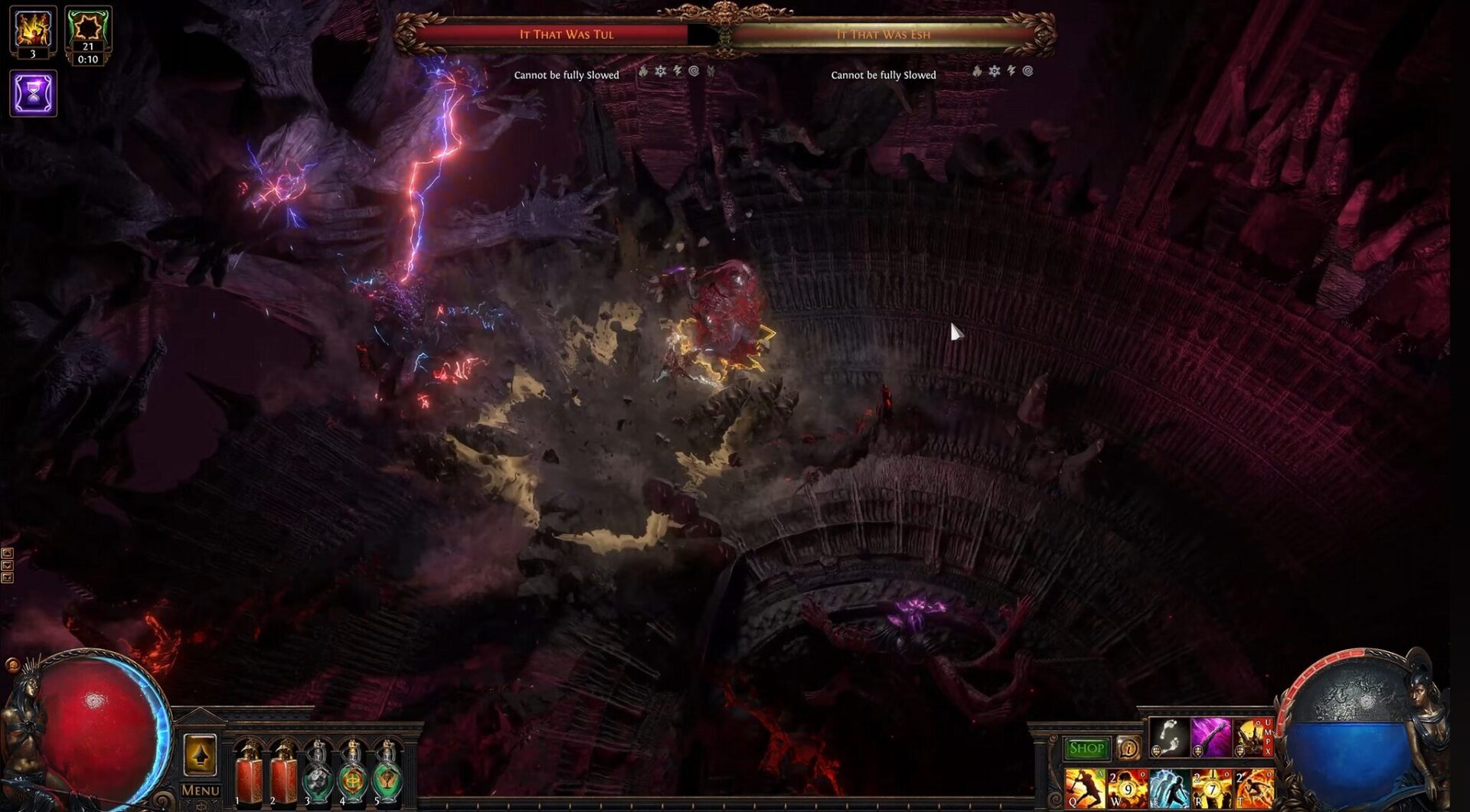The height and width of the screenshot is (812, 1470).
Task: Click the purple hourglass buff icon
Action: 33,93
